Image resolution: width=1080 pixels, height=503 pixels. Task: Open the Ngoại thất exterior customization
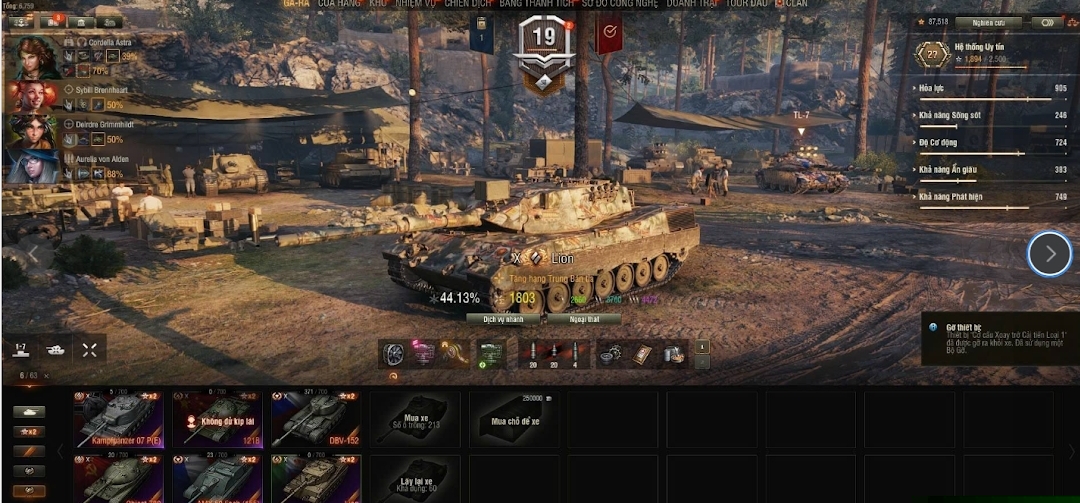pyautogui.click(x=584, y=319)
